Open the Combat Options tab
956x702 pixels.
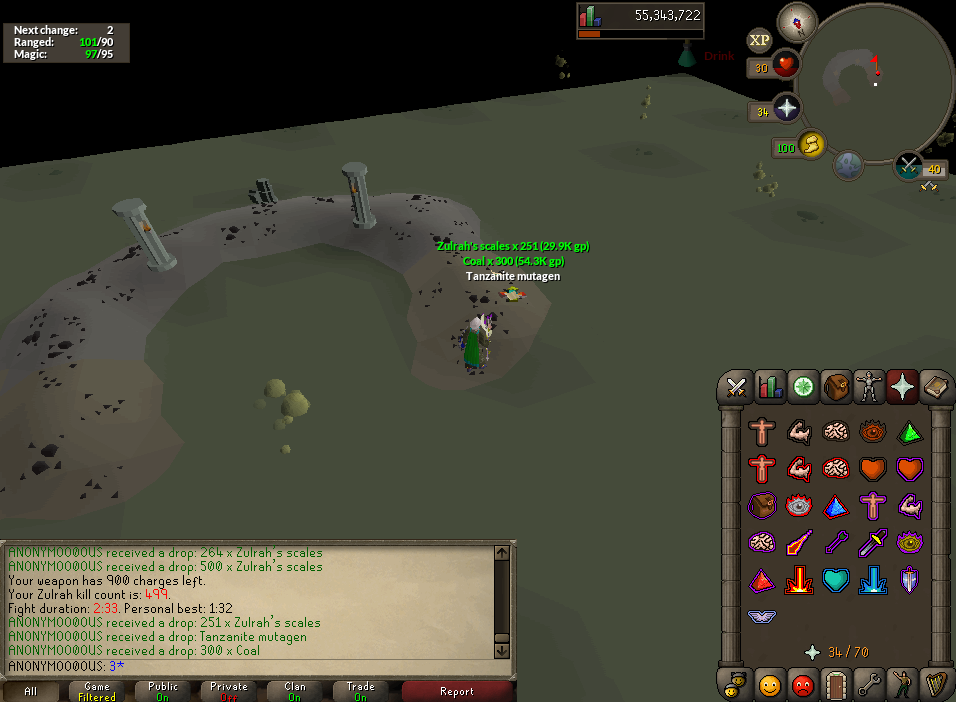coord(738,386)
